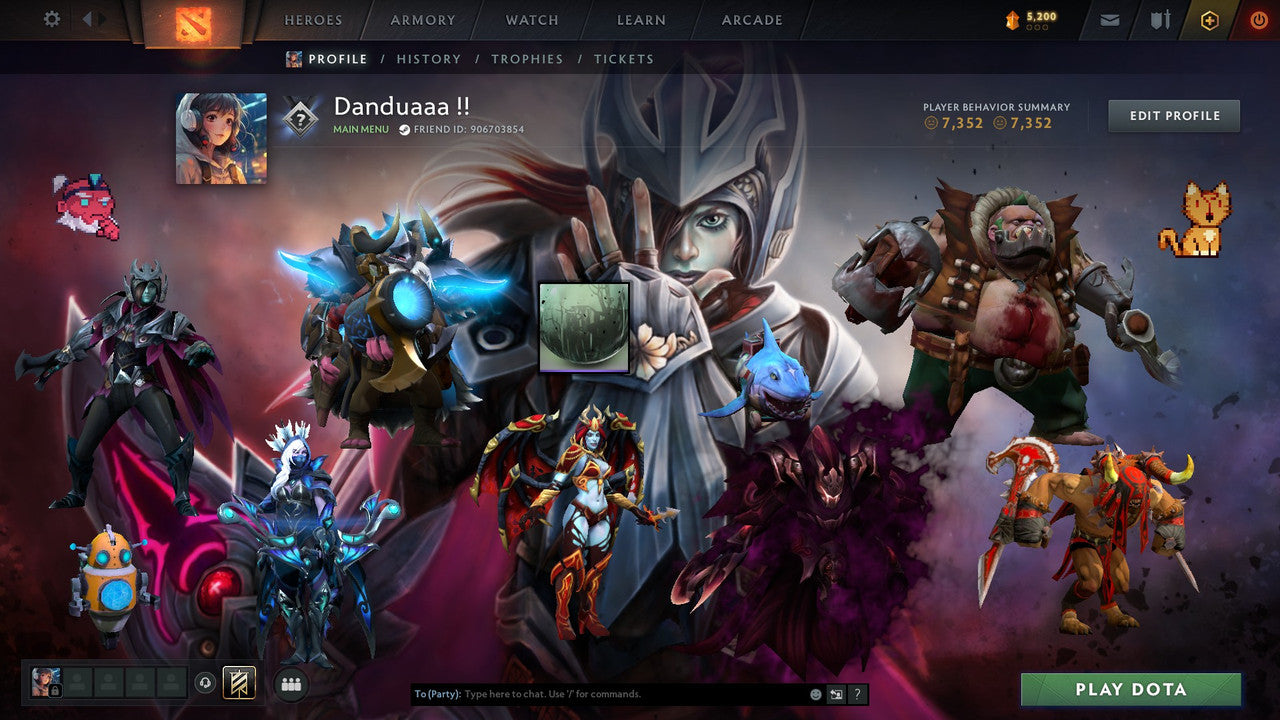The height and width of the screenshot is (720, 1280).
Task: Click the screenshot share icon beside chat
Action: [836, 693]
